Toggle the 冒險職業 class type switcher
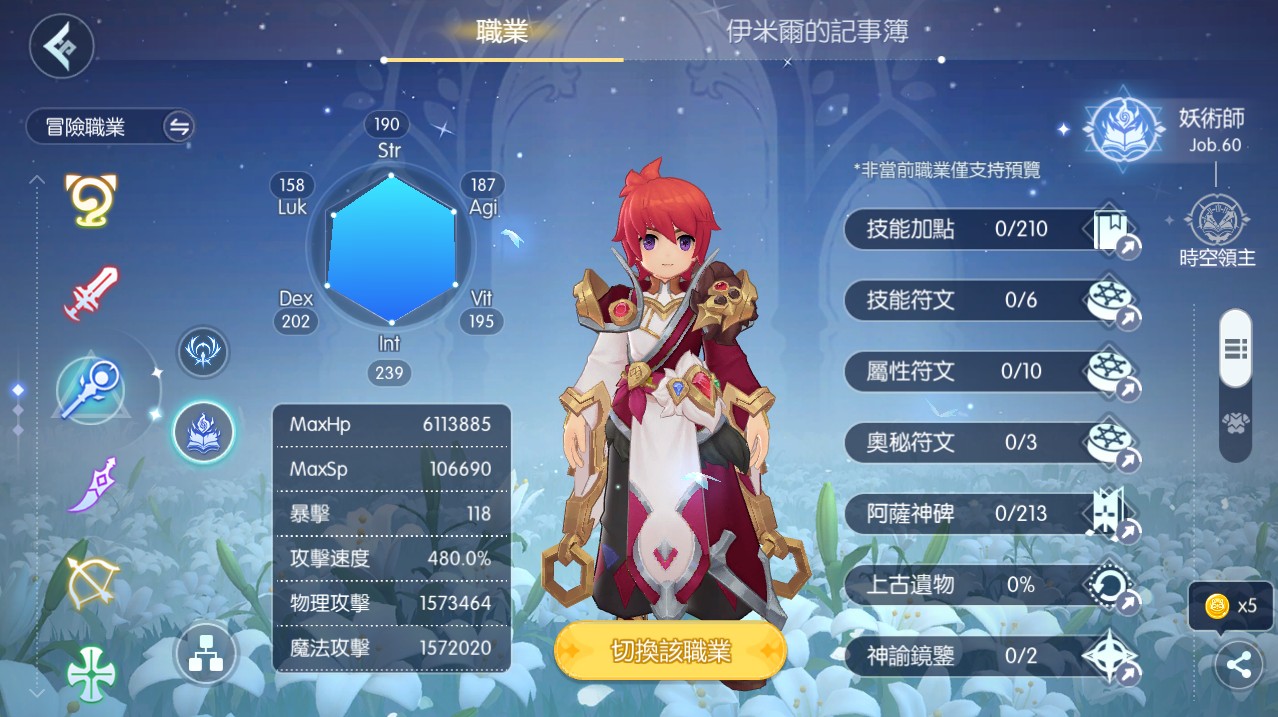 [179, 127]
